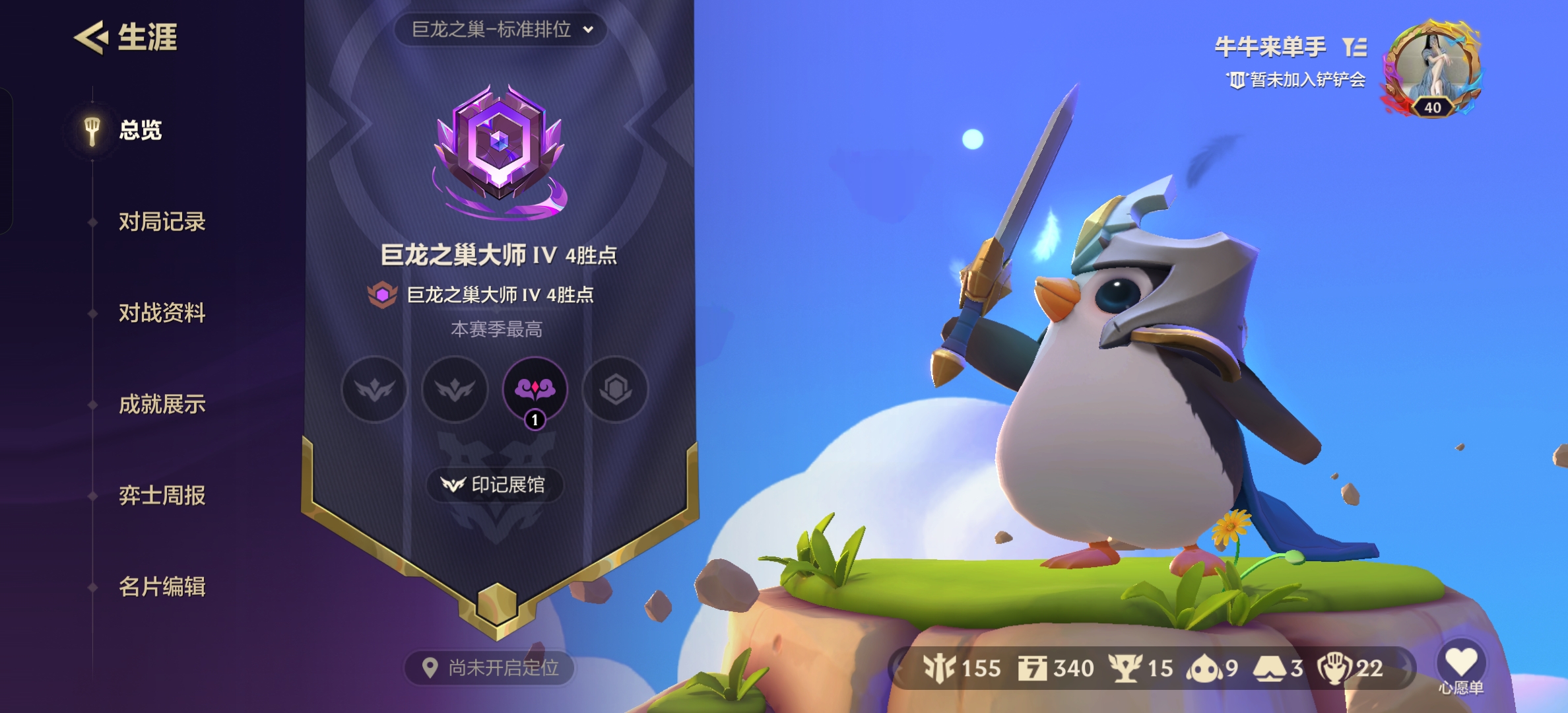Select the 总览 overview tab
Viewport: 1568px width, 713px height.
pyautogui.click(x=140, y=130)
